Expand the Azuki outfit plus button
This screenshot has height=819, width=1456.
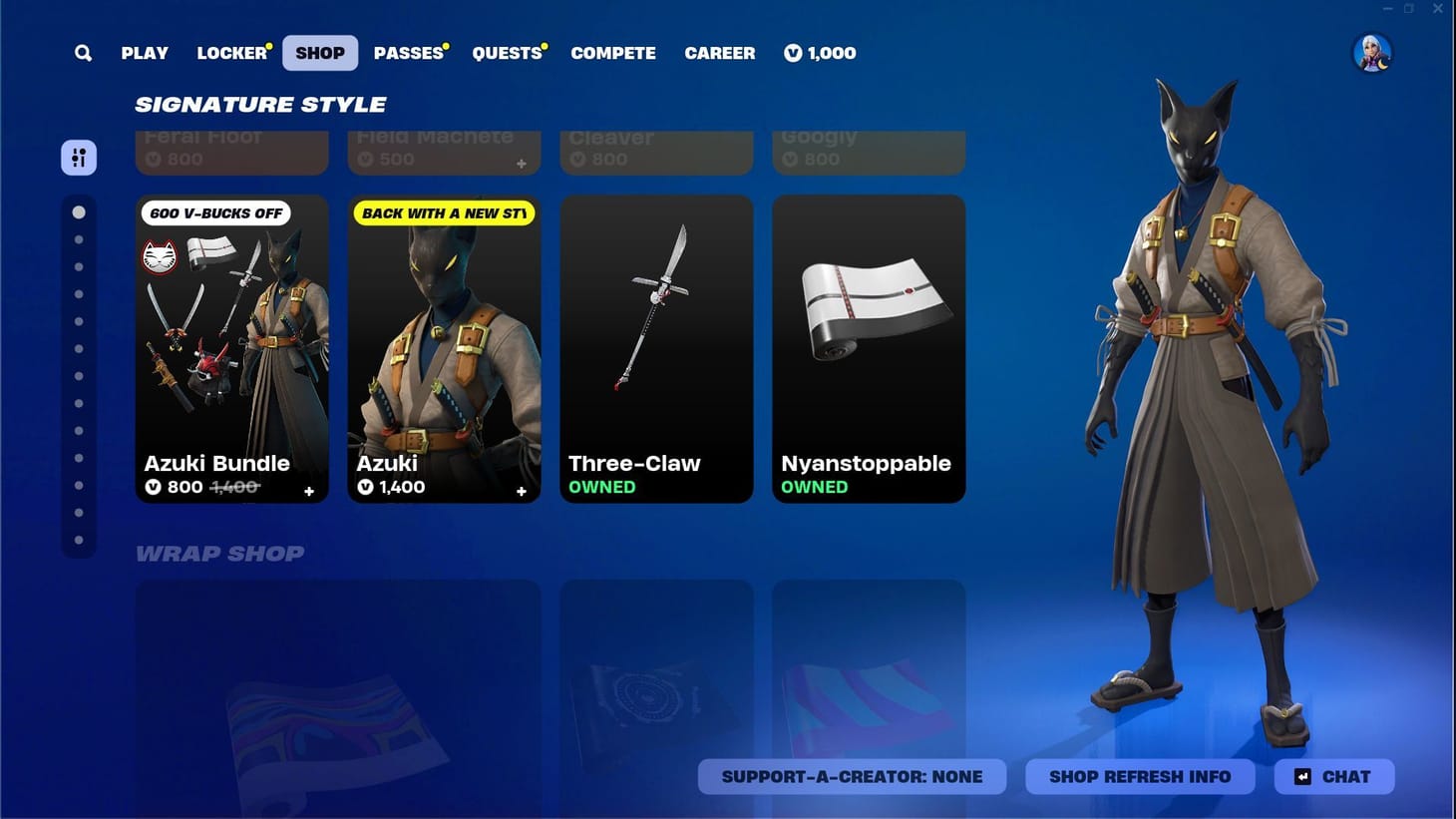coord(521,491)
